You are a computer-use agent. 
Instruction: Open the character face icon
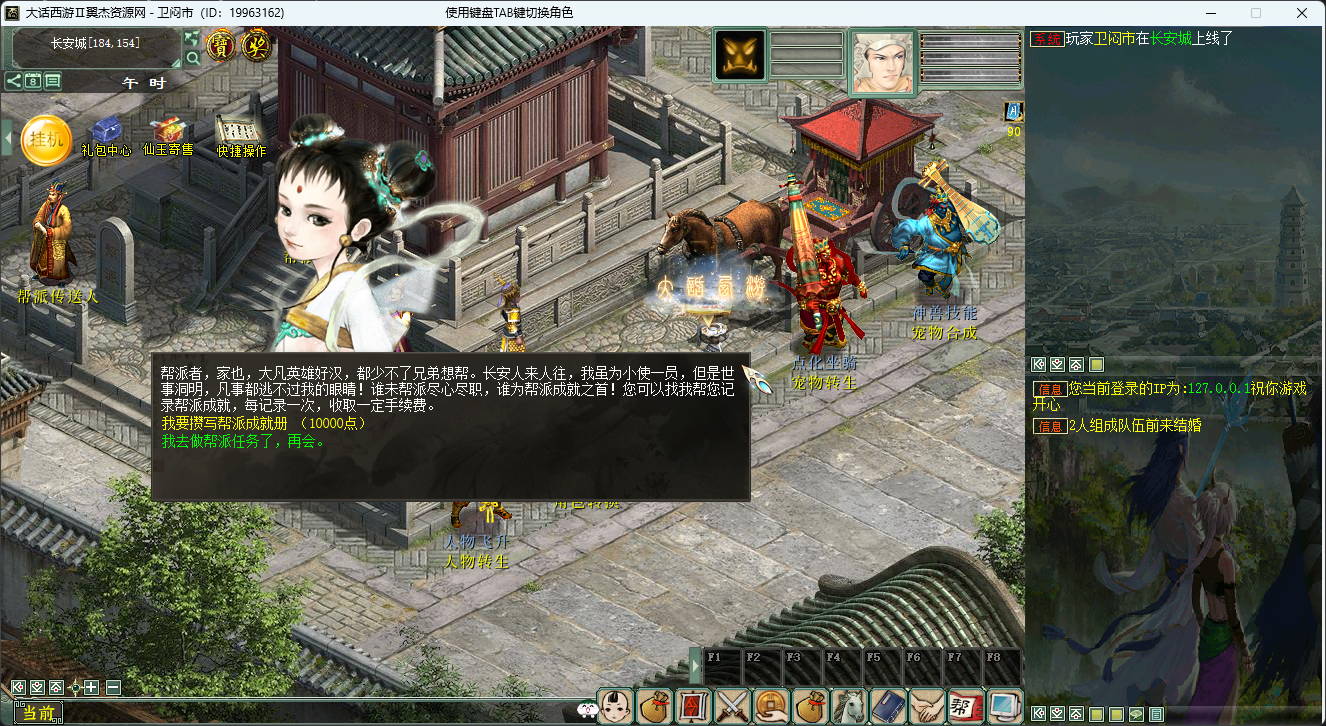coord(617,706)
